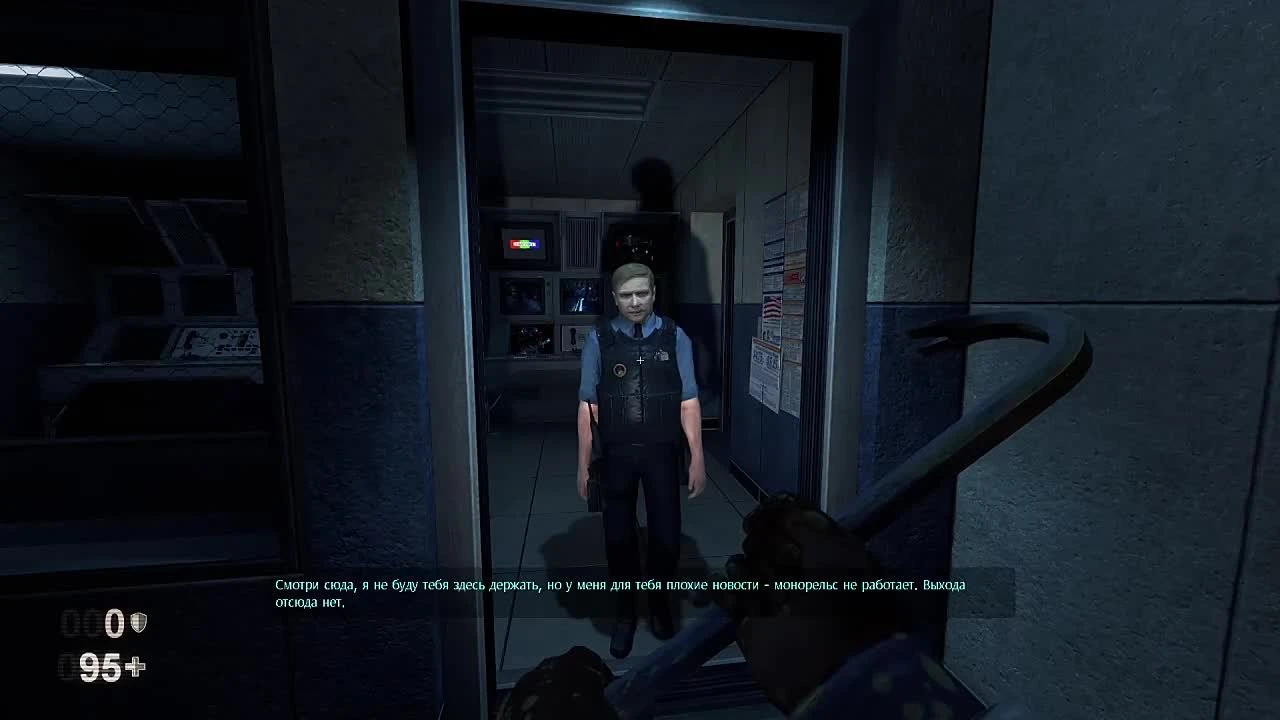The height and width of the screenshot is (720, 1280).
Task: Click the crosshair in the screen center
Action: click(640, 358)
